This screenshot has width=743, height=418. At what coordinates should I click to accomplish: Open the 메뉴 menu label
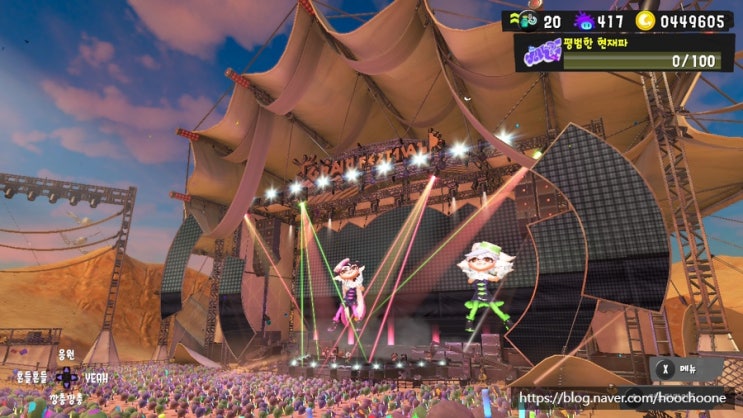692,367
